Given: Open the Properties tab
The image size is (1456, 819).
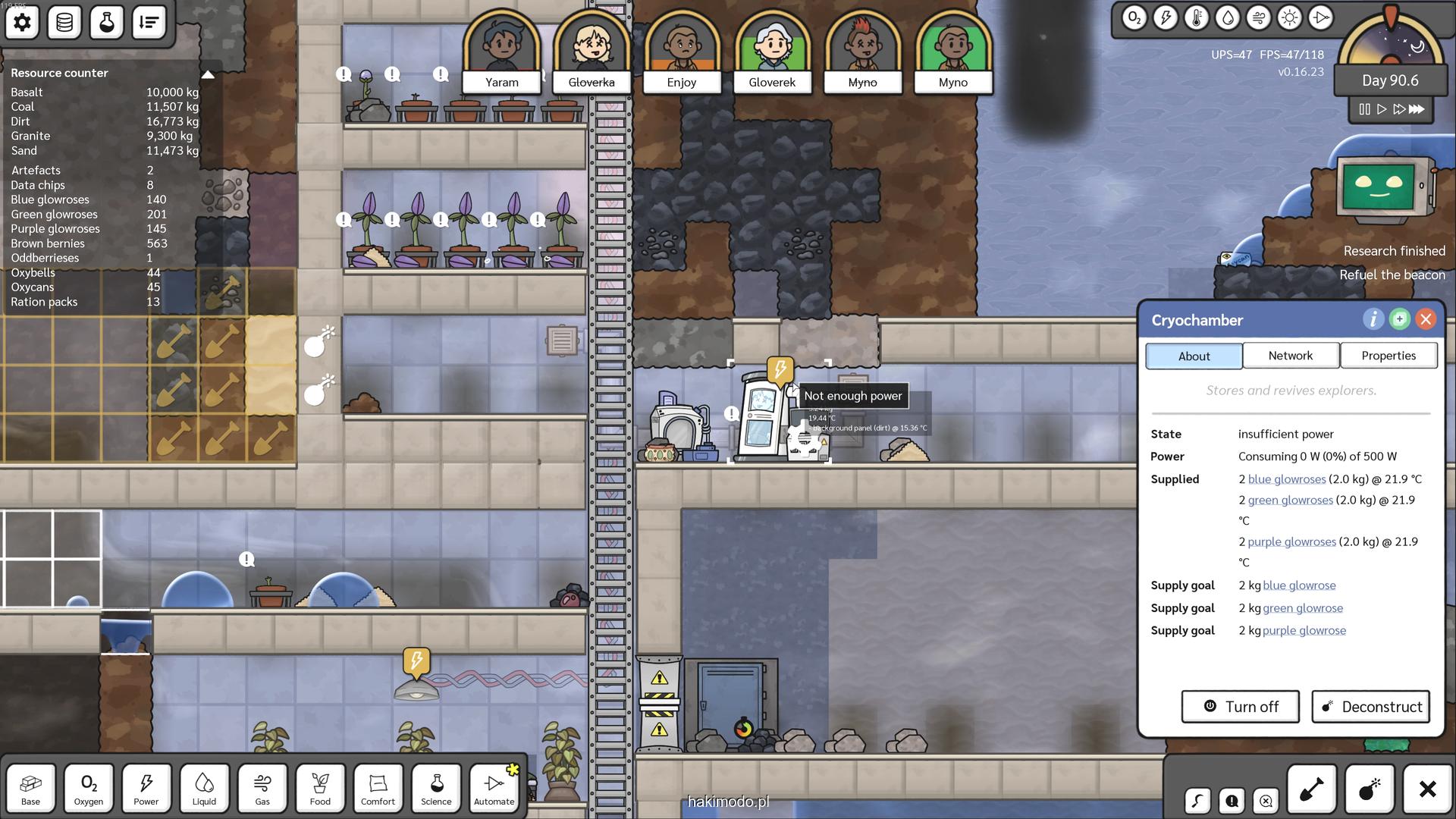Looking at the screenshot, I should pos(1388,356).
